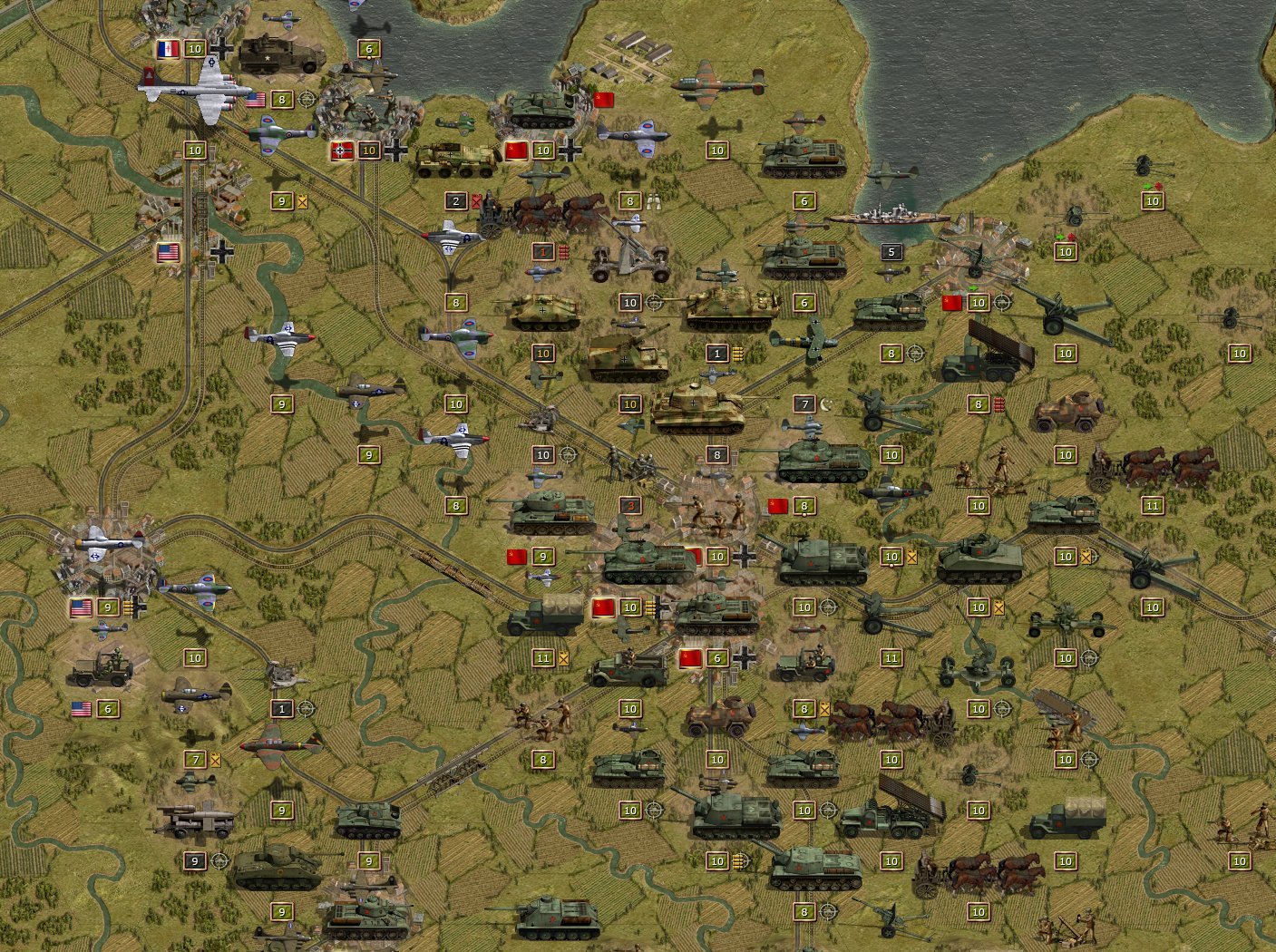The height and width of the screenshot is (952, 1276).
Task: Select the jeep unit with US flag
Action: [100, 673]
